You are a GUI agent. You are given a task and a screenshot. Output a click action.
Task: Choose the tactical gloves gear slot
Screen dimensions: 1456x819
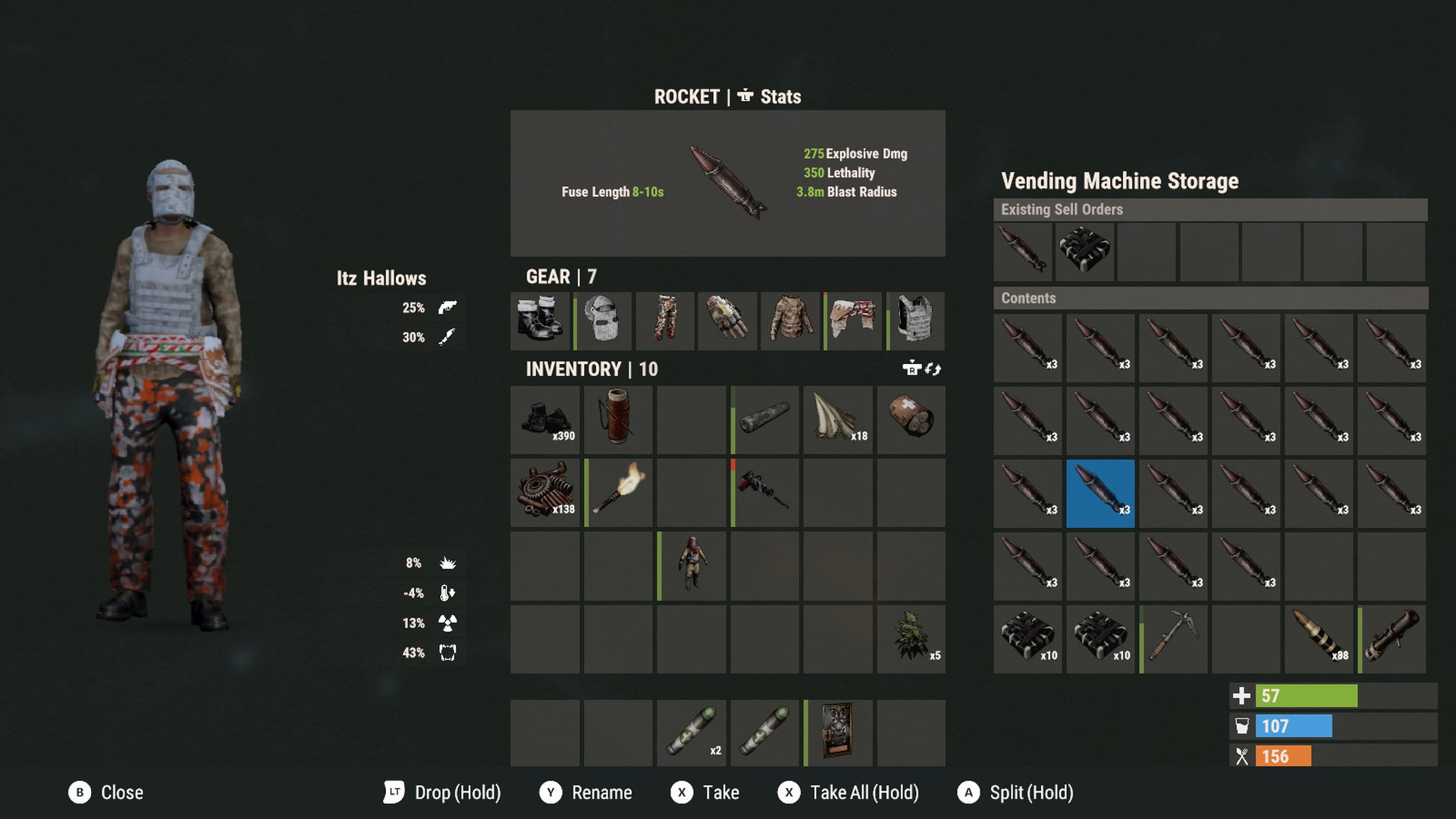727,320
